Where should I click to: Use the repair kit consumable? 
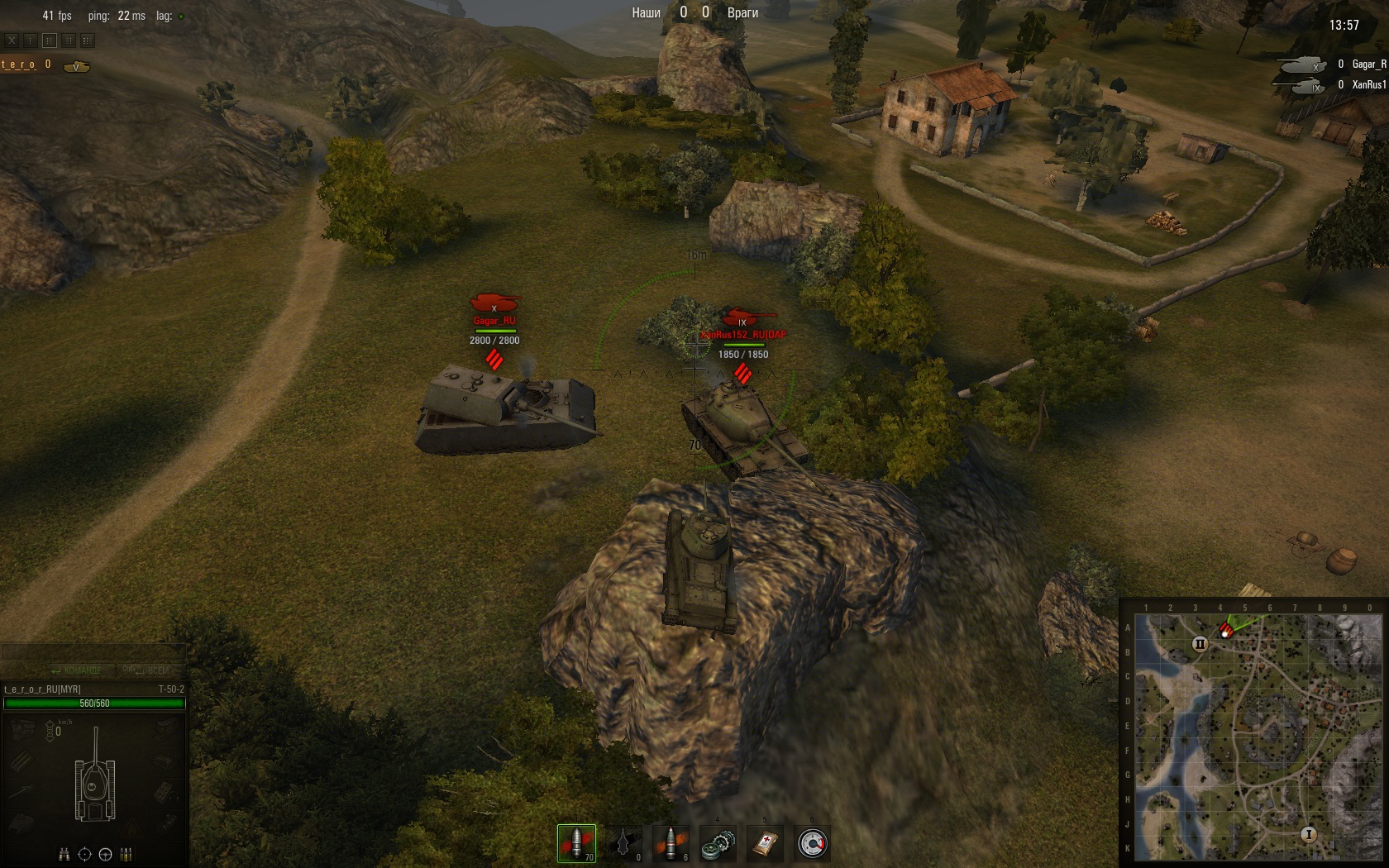718,844
